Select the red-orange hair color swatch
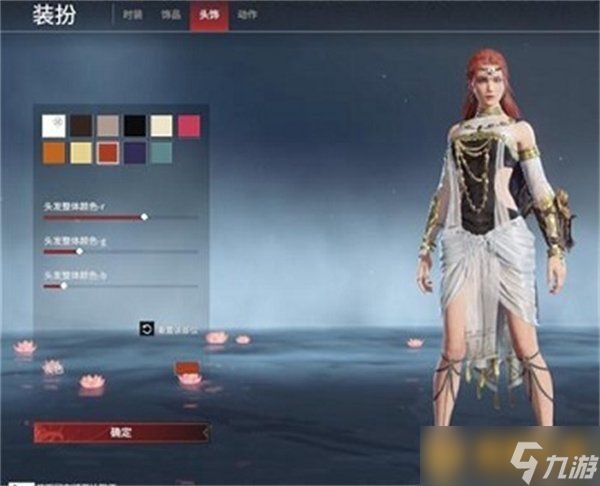Viewport: 600px width, 486px height. [108, 152]
